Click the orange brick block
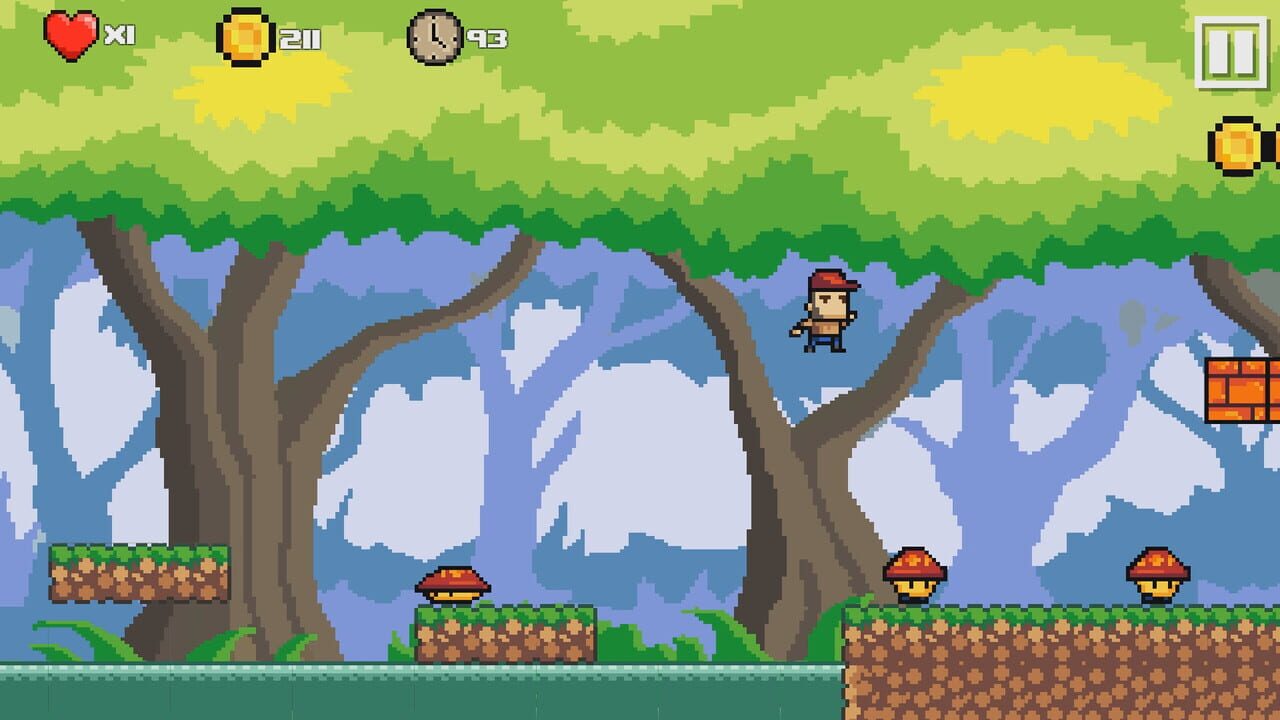 tap(1240, 390)
